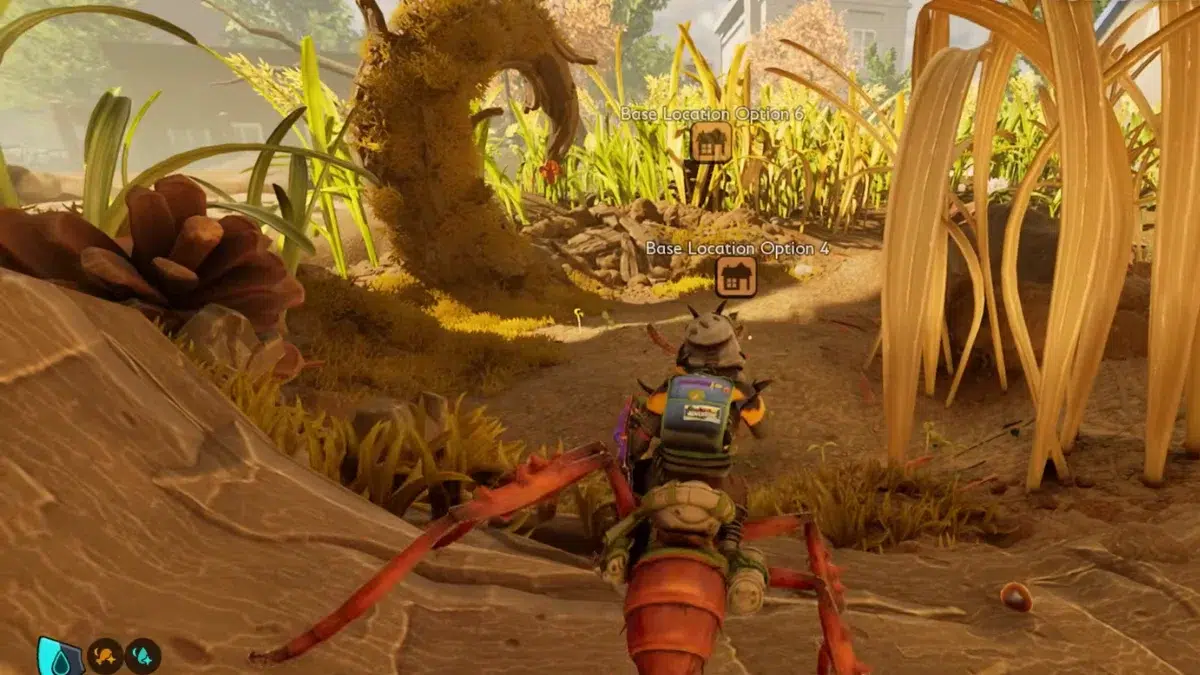
Task: Select the Base Location Option 6 marker
Action: pos(711,142)
